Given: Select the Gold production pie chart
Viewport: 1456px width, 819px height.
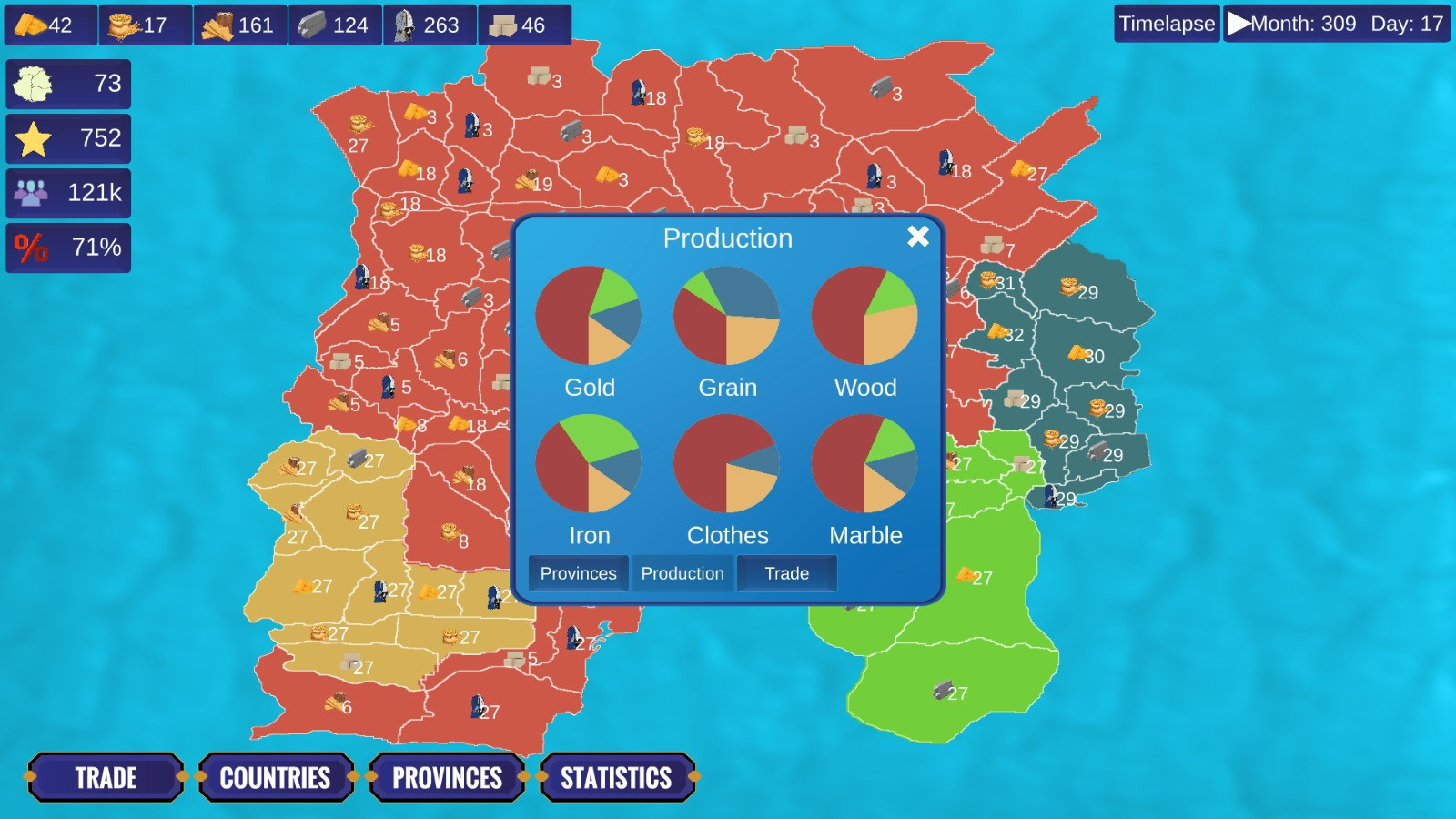Looking at the screenshot, I should coord(589,316).
